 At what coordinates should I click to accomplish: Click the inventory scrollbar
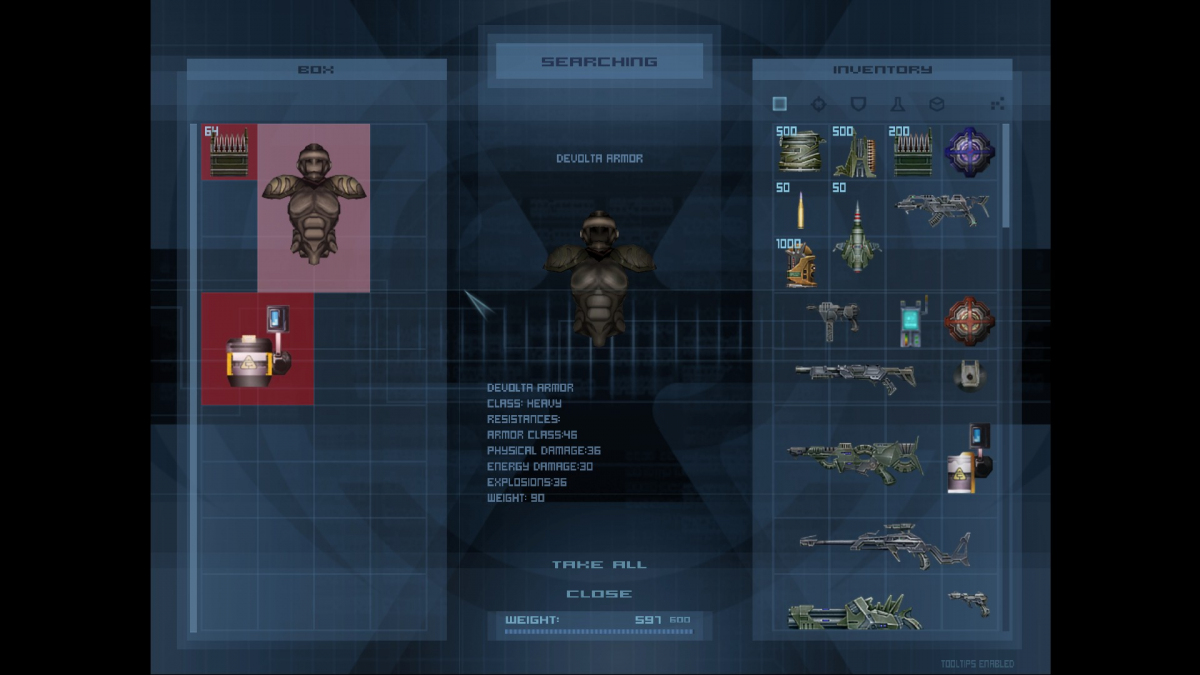click(x=1005, y=180)
